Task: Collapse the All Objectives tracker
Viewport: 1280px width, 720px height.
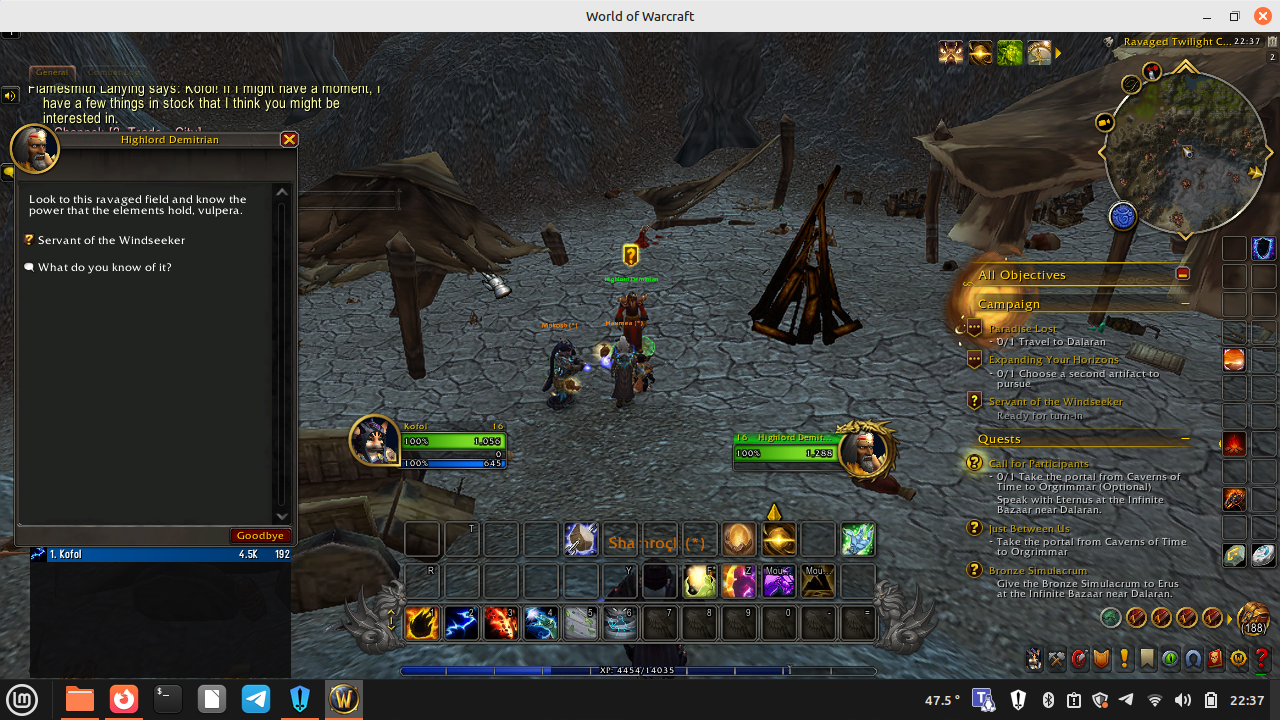Action: [1183, 274]
